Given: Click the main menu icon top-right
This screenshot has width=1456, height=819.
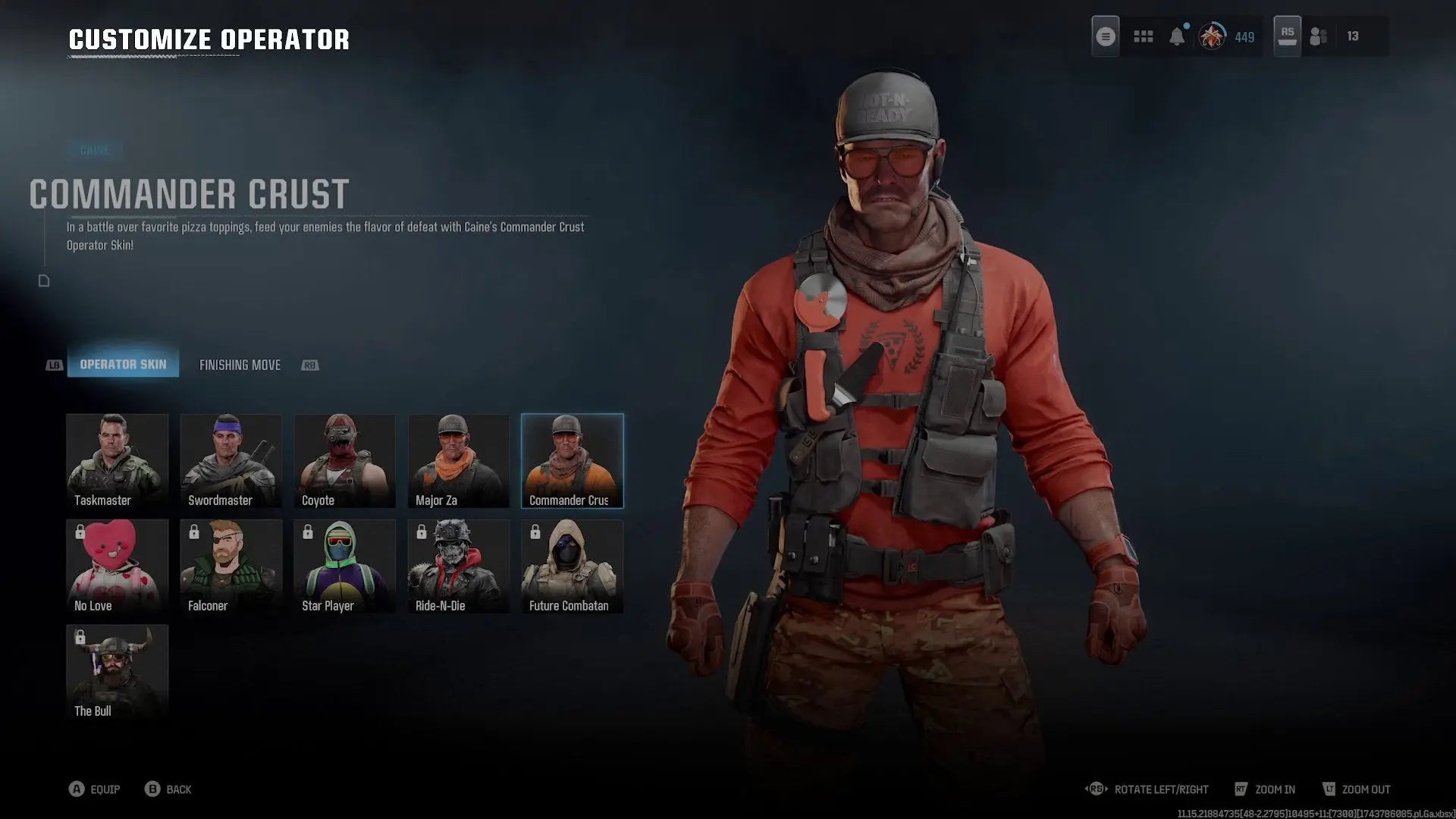Looking at the screenshot, I should (1105, 36).
